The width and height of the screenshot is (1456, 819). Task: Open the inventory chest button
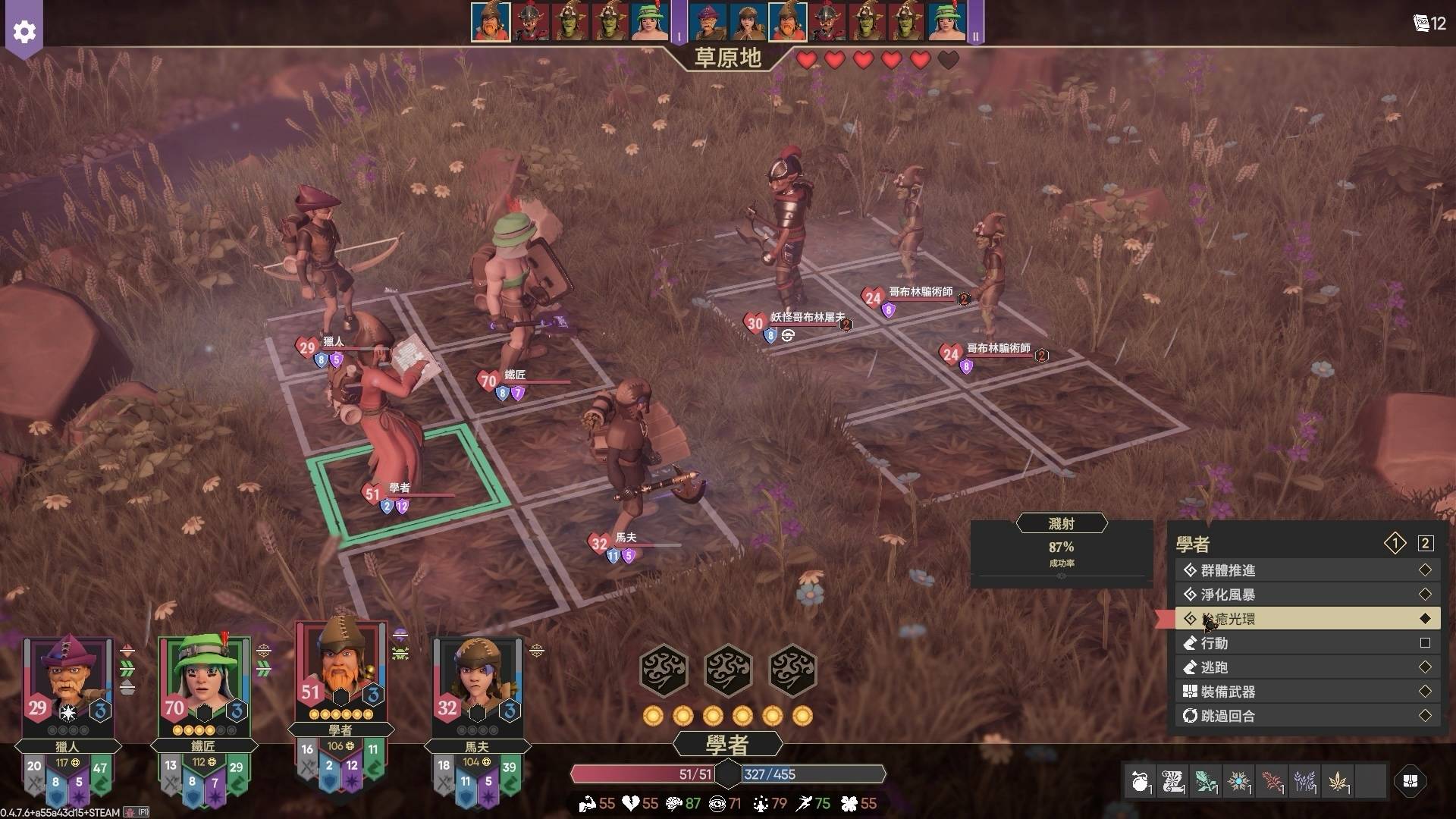point(1410,781)
